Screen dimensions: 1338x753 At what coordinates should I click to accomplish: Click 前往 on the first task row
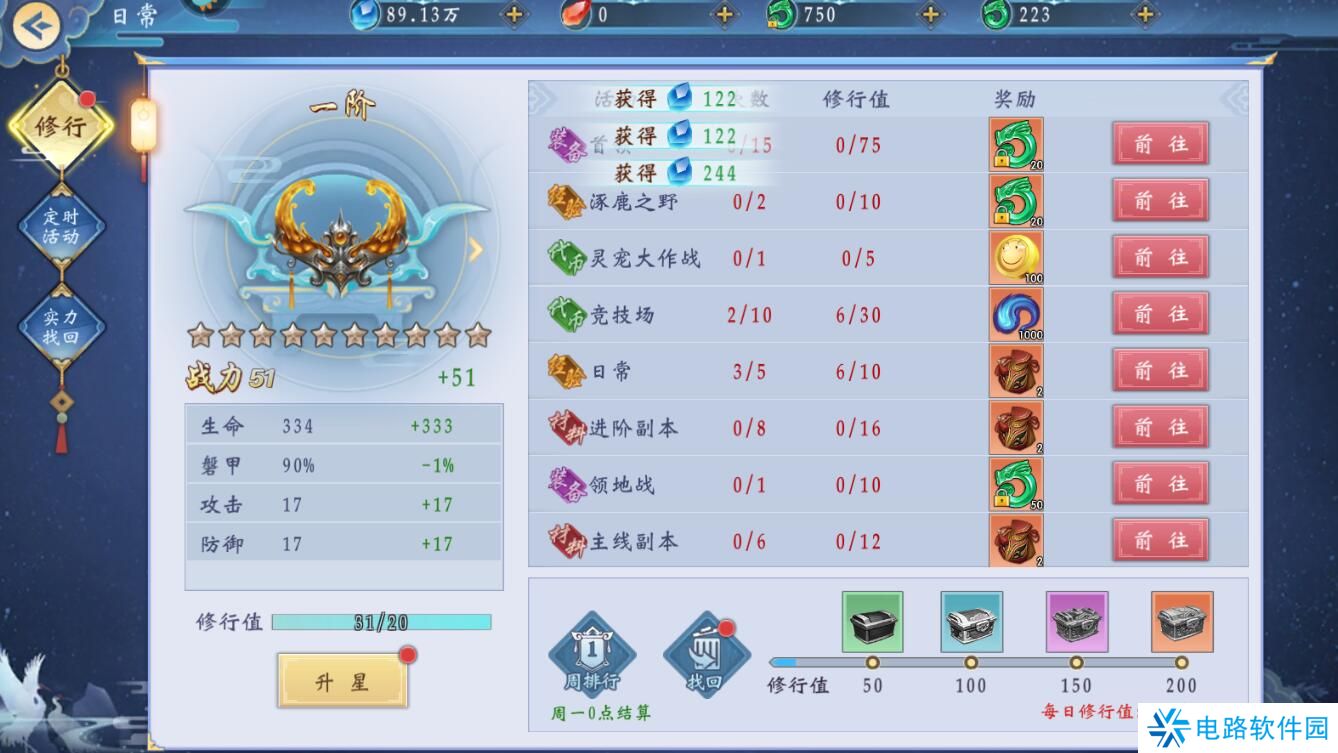point(1159,143)
